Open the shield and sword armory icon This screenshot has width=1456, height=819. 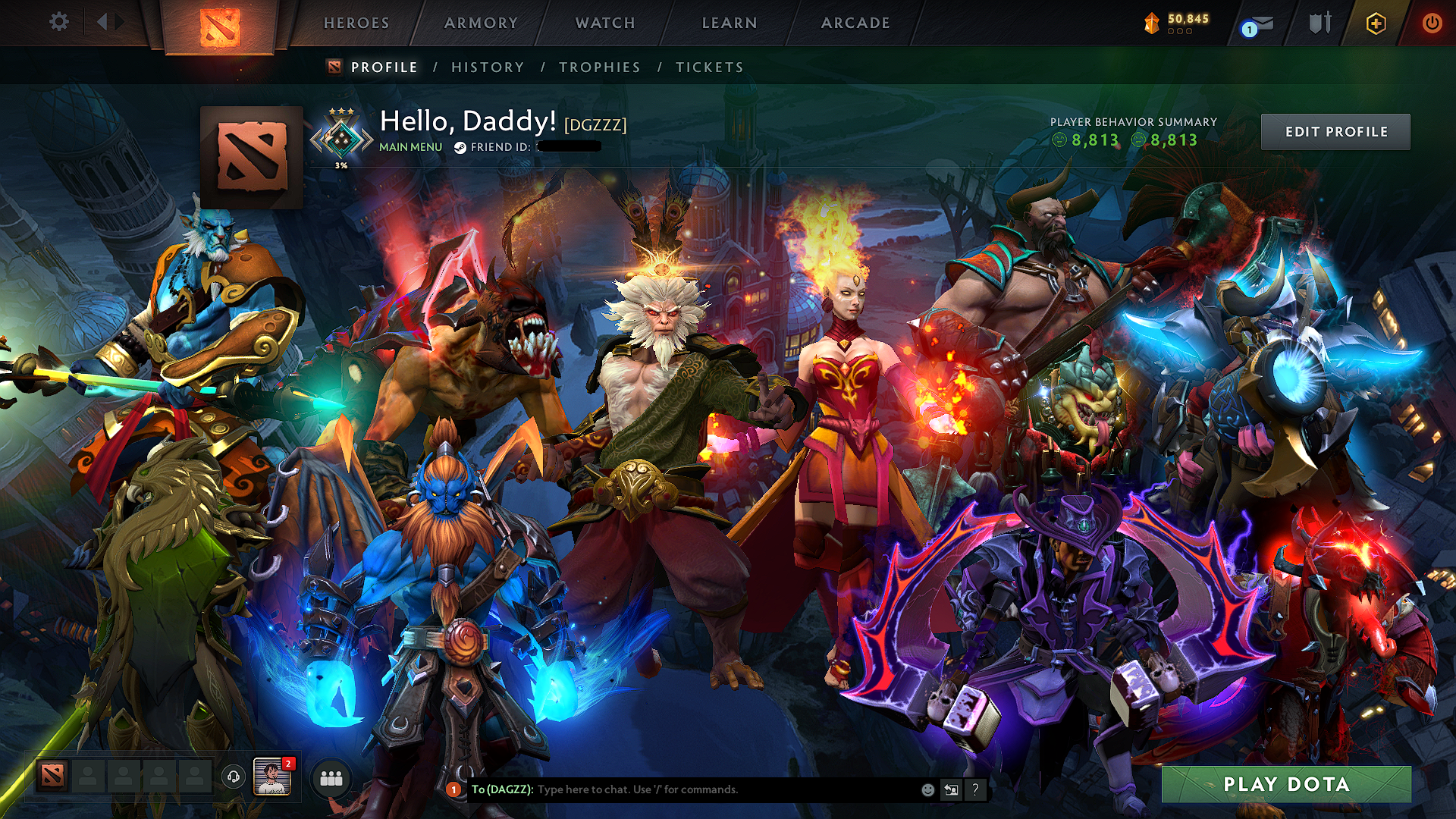click(1319, 24)
